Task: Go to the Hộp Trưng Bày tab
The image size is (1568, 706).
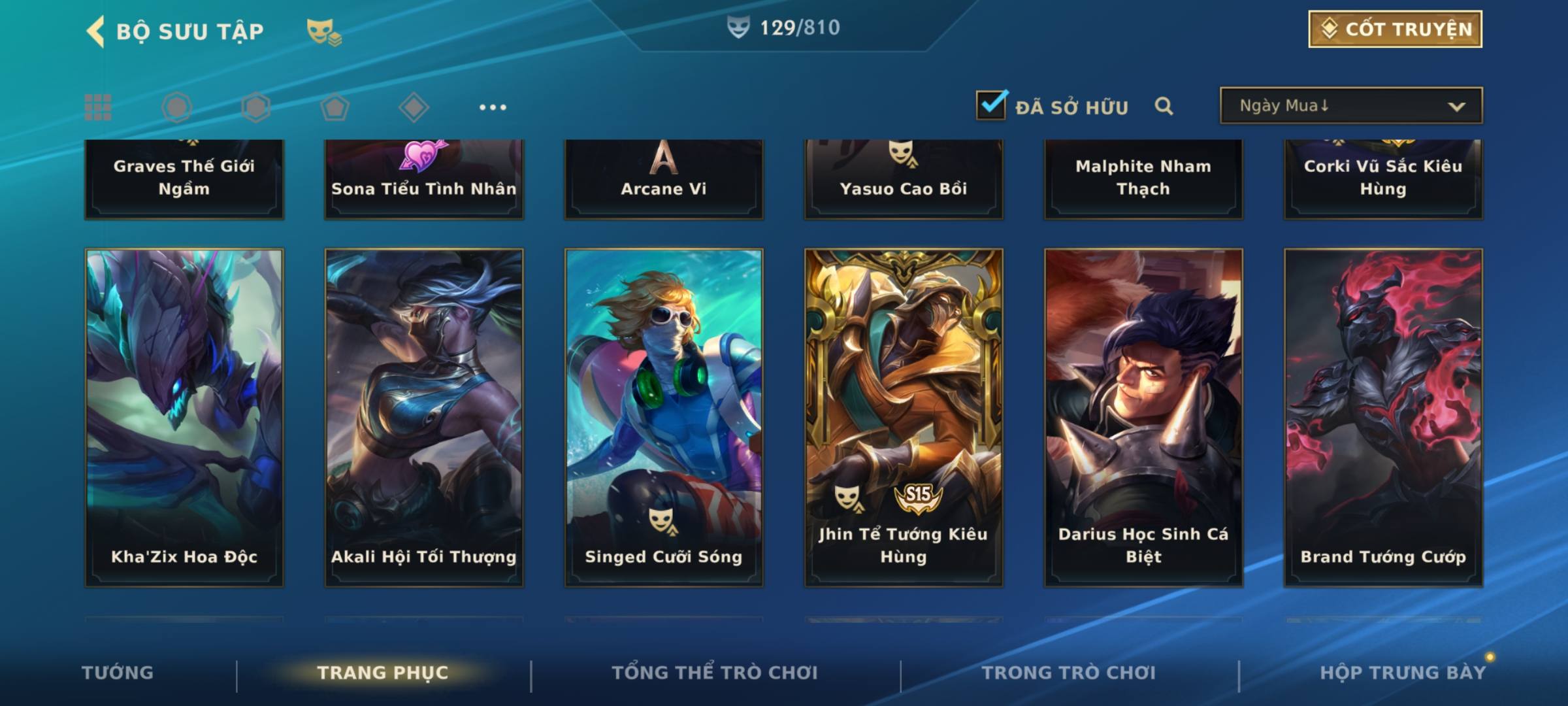Action: click(1403, 673)
